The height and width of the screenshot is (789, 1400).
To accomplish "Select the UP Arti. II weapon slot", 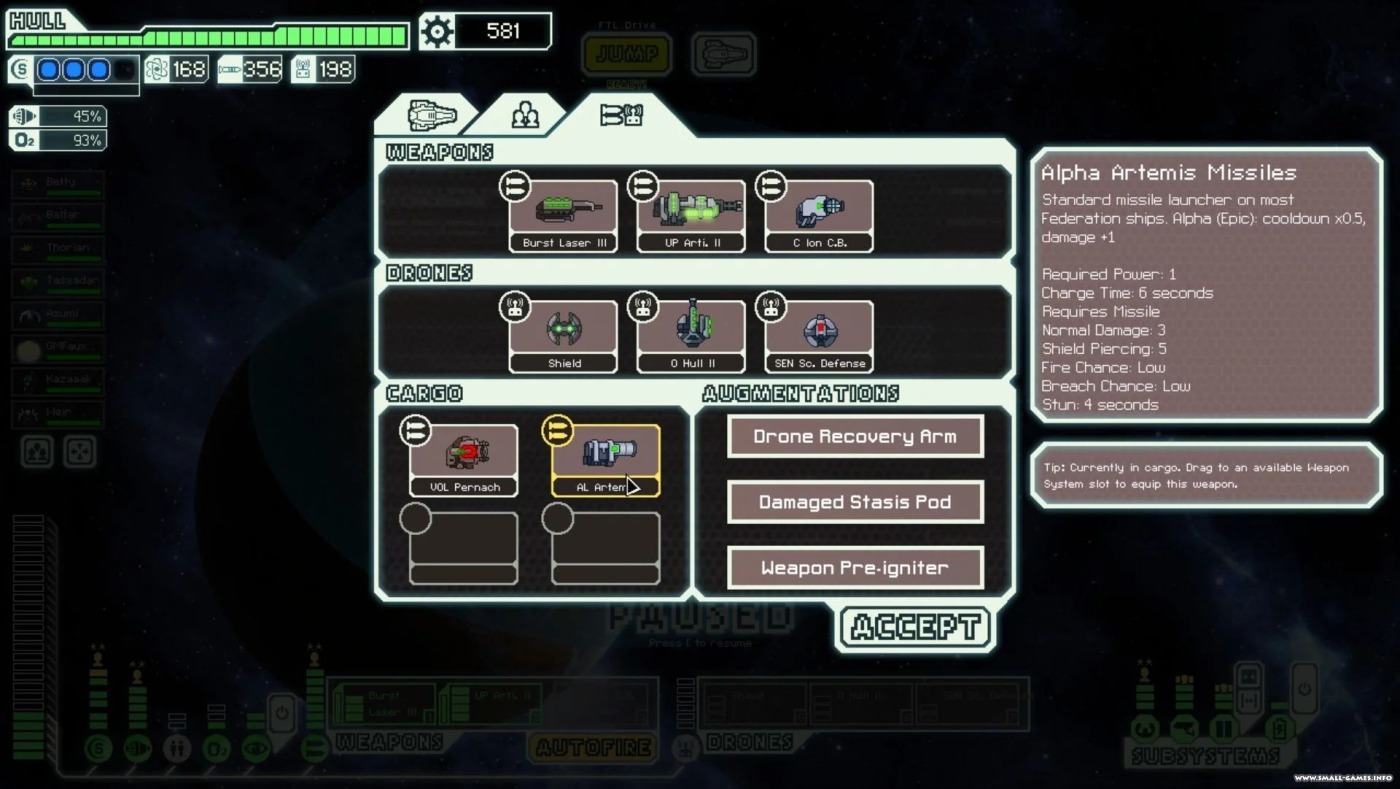I will [x=691, y=215].
